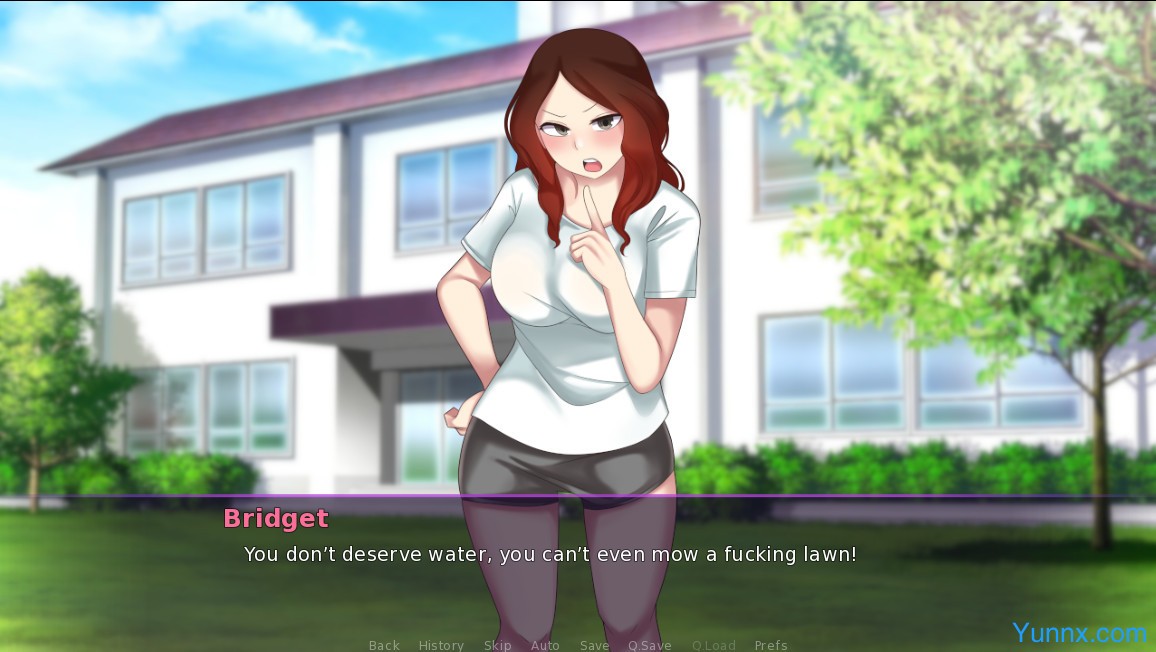Turn on Auto dialogue advance

coord(545,645)
